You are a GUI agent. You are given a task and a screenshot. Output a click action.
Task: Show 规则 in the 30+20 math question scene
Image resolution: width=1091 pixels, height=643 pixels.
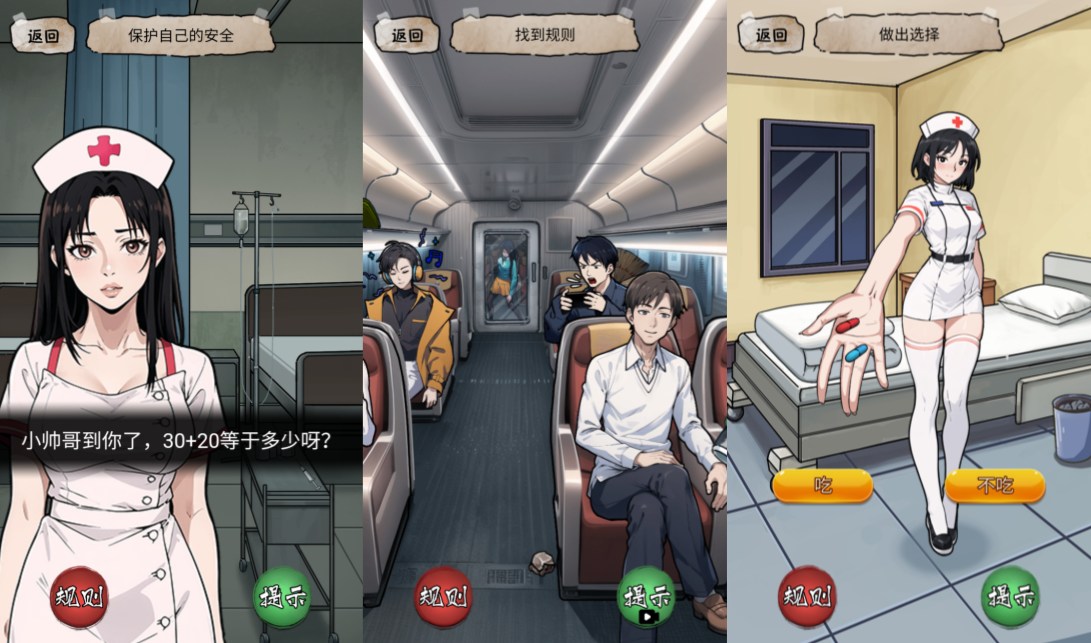(x=79, y=597)
